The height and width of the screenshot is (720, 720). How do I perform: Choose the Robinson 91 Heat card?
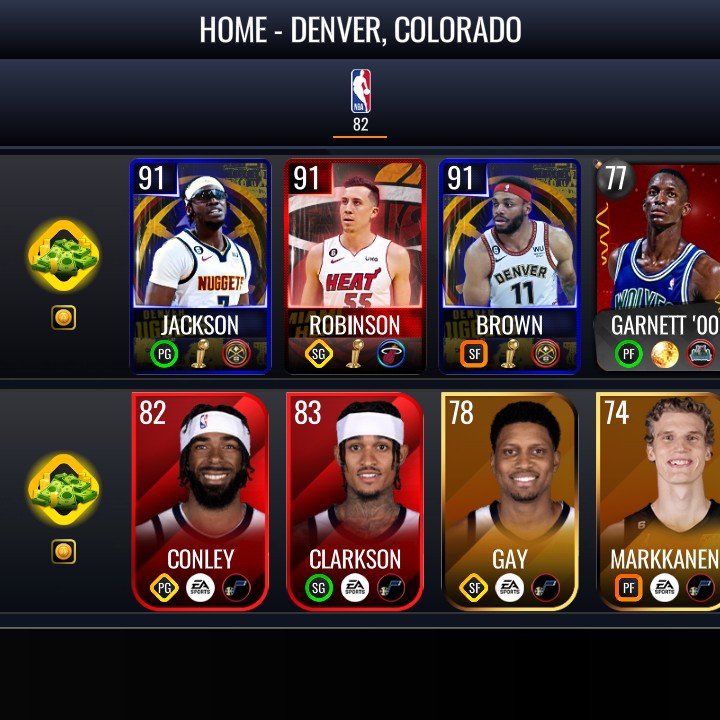355,266
